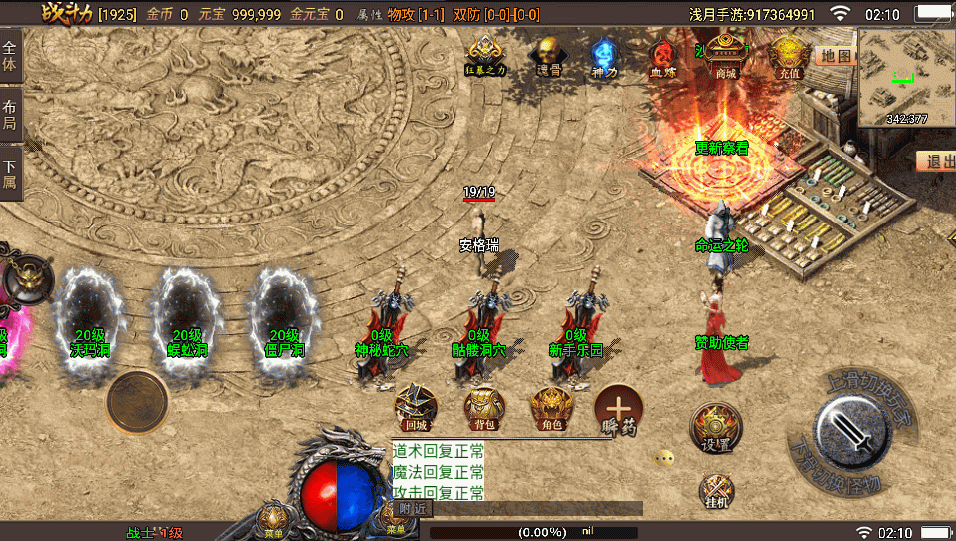Switch to the 布局 side tab

10,116
